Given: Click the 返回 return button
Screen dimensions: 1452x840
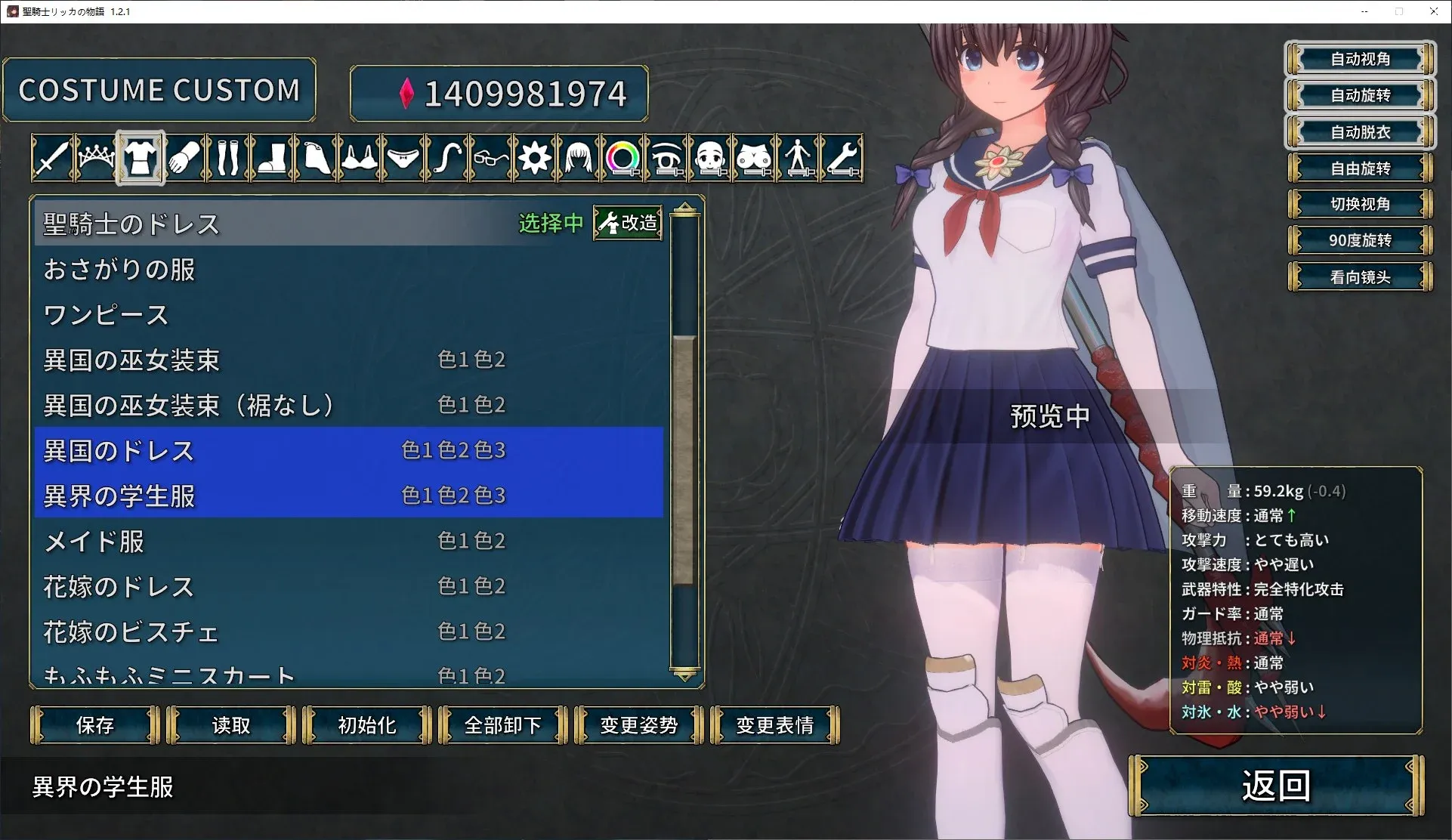Looking at the screenshot, I should (1276, 786).
